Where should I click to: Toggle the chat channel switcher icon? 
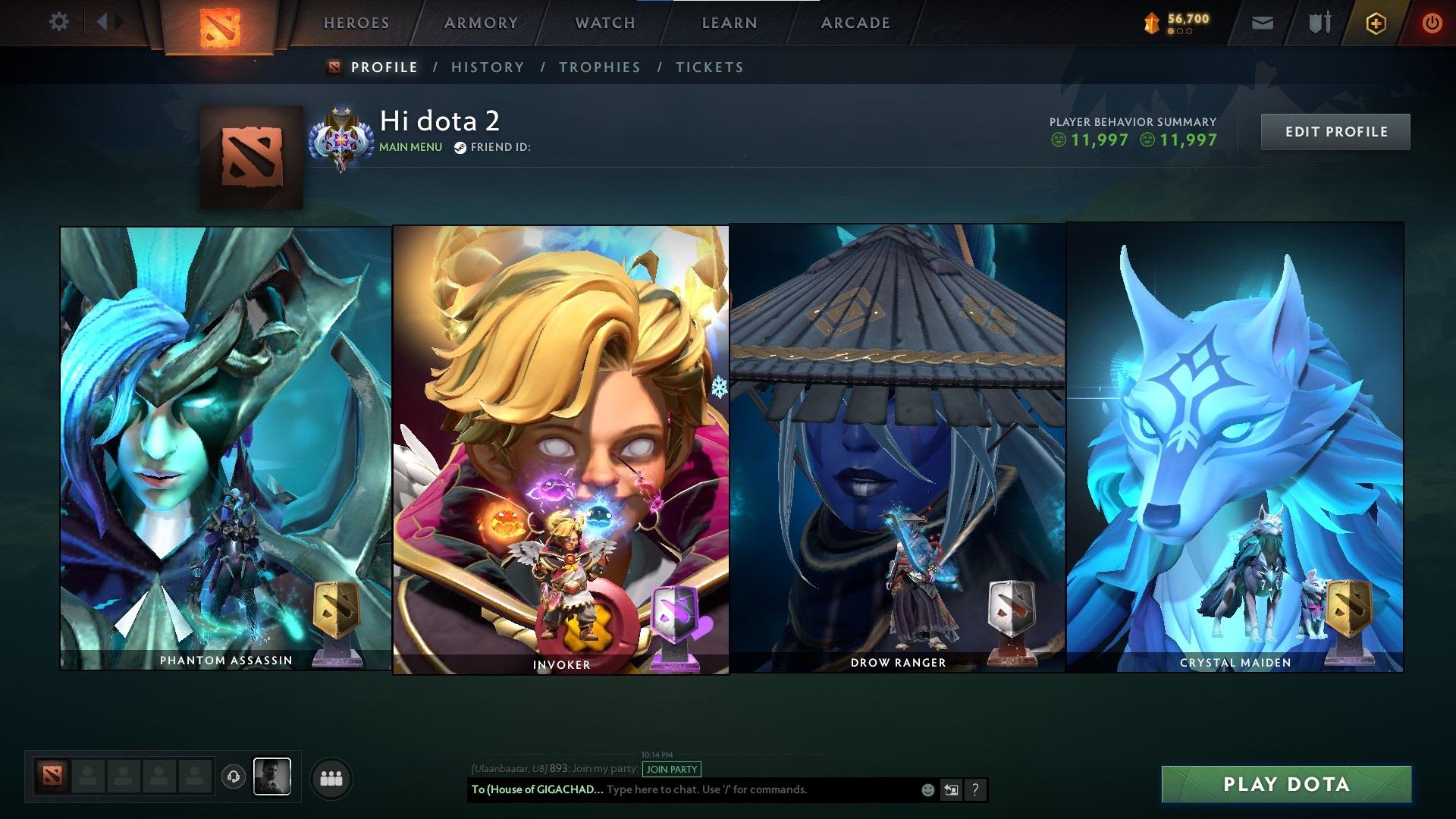(951, 789)
